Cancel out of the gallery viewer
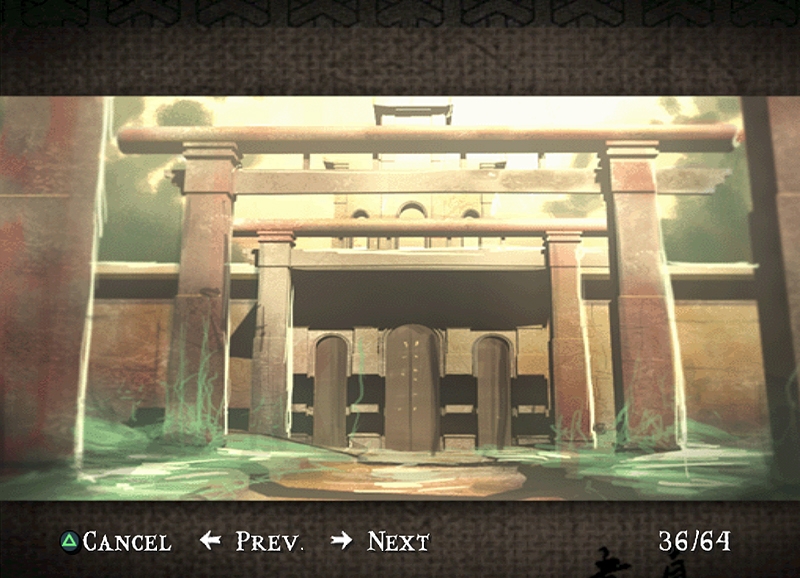This screenshot has width=800, height=578. coord(116,542)
